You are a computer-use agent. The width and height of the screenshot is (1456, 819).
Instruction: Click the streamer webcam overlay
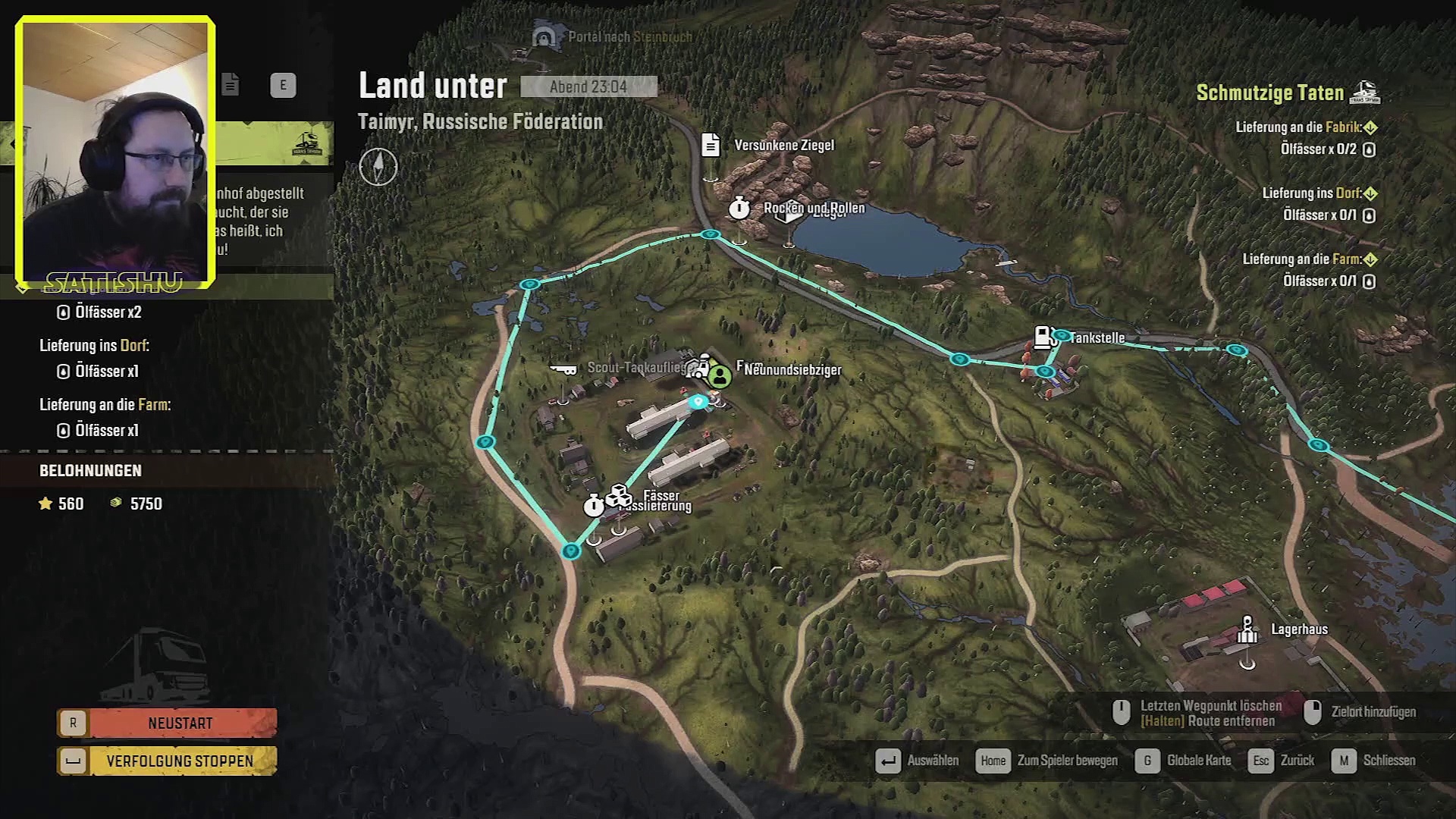(x=115, y=152)
